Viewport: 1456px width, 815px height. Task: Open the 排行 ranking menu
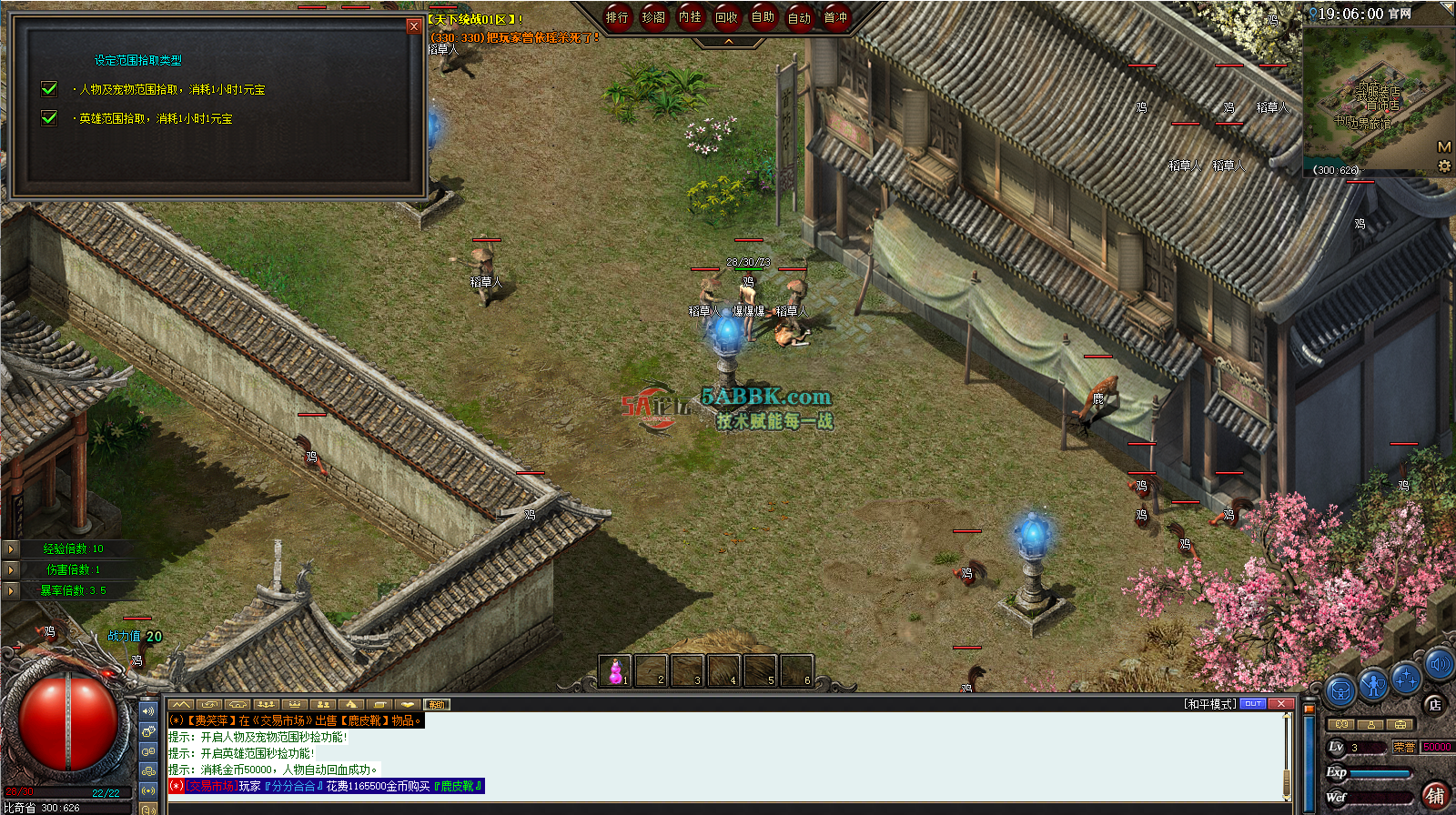tap(617, 17)
